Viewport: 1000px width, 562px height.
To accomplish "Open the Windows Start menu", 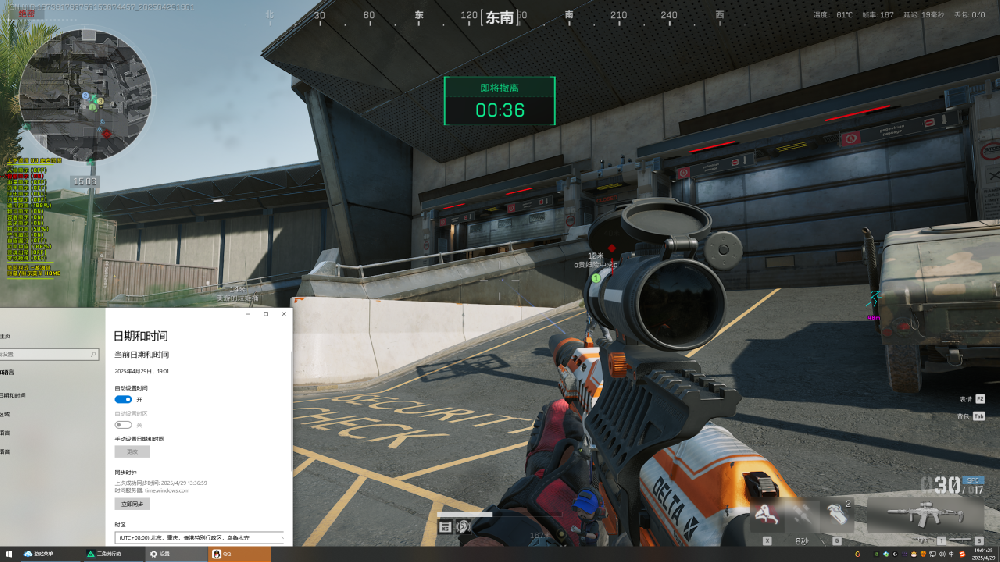I will [8, 553].
